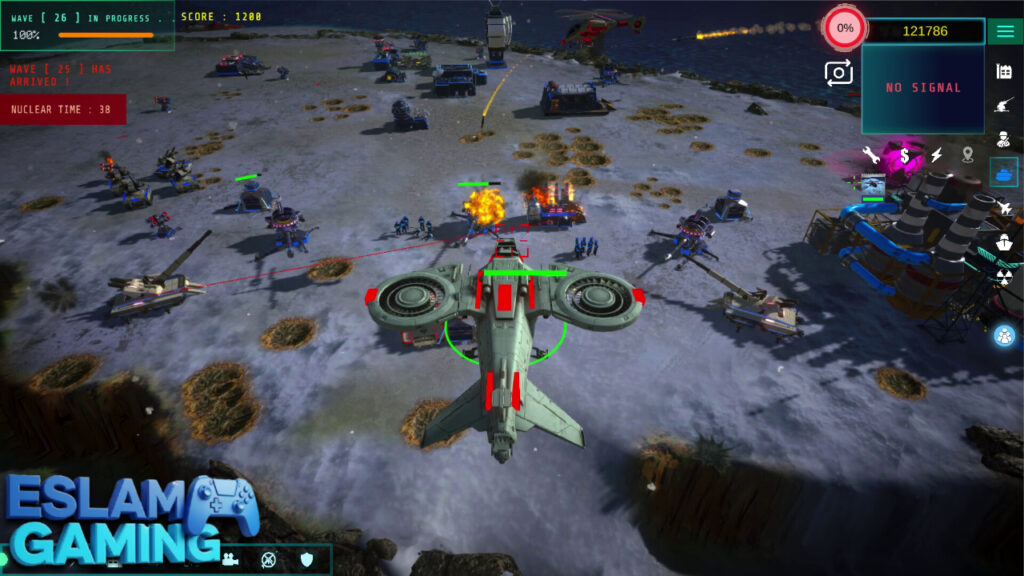This screenshot has width=1024, height=576.
Task: Open the infantry soldier units category
Action: tap(1004, 139)
